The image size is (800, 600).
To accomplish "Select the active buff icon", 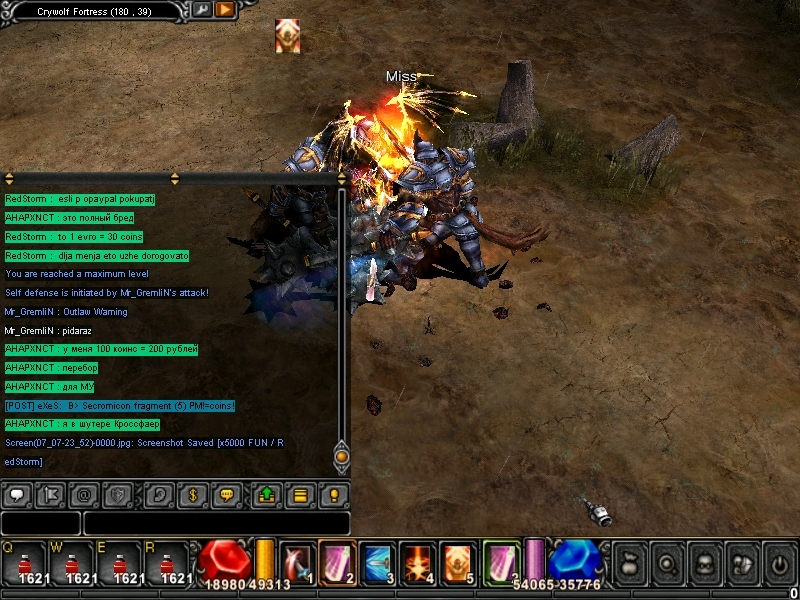I will [288, 36].
